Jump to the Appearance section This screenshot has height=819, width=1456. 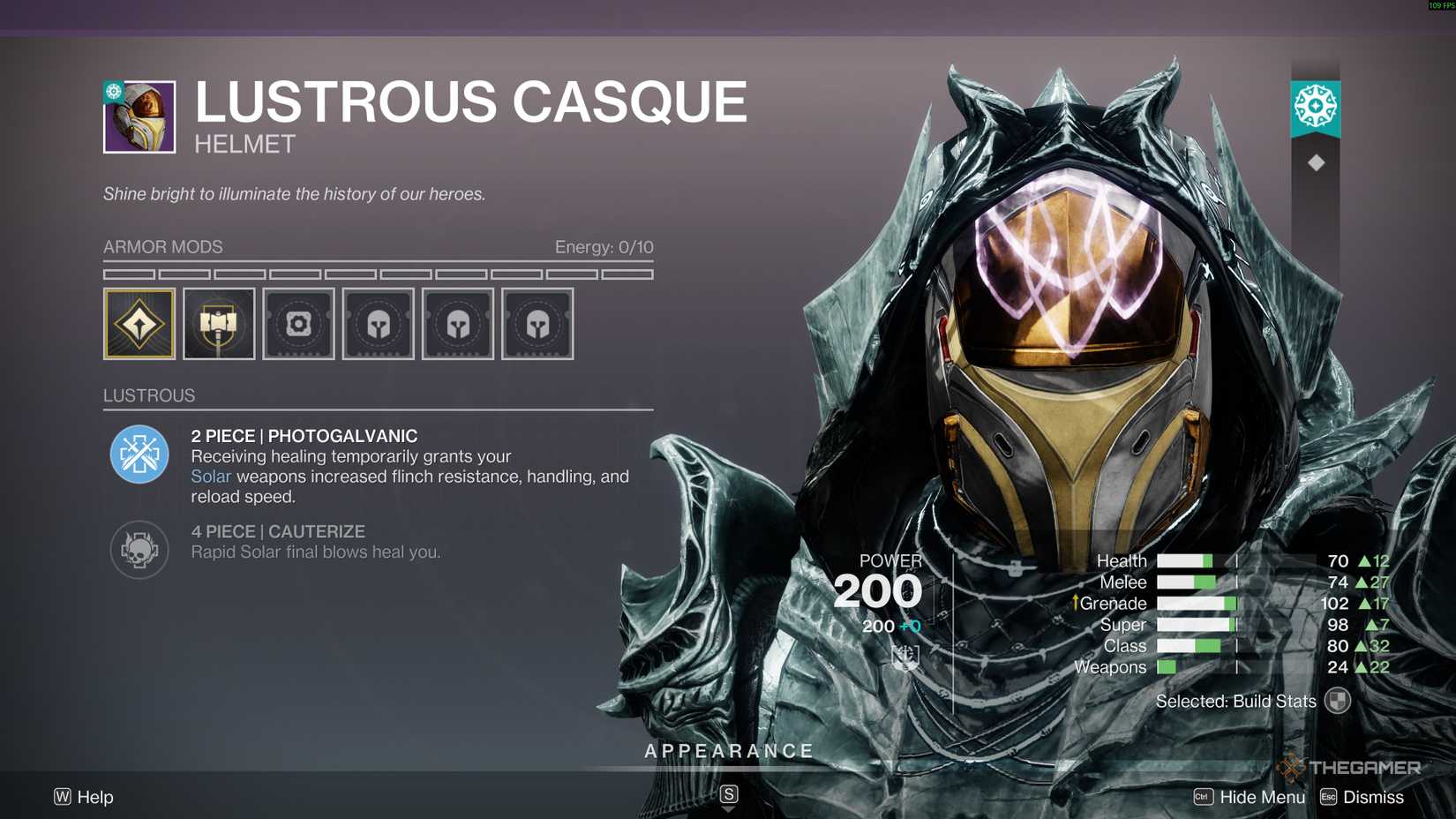coord(729,752)
